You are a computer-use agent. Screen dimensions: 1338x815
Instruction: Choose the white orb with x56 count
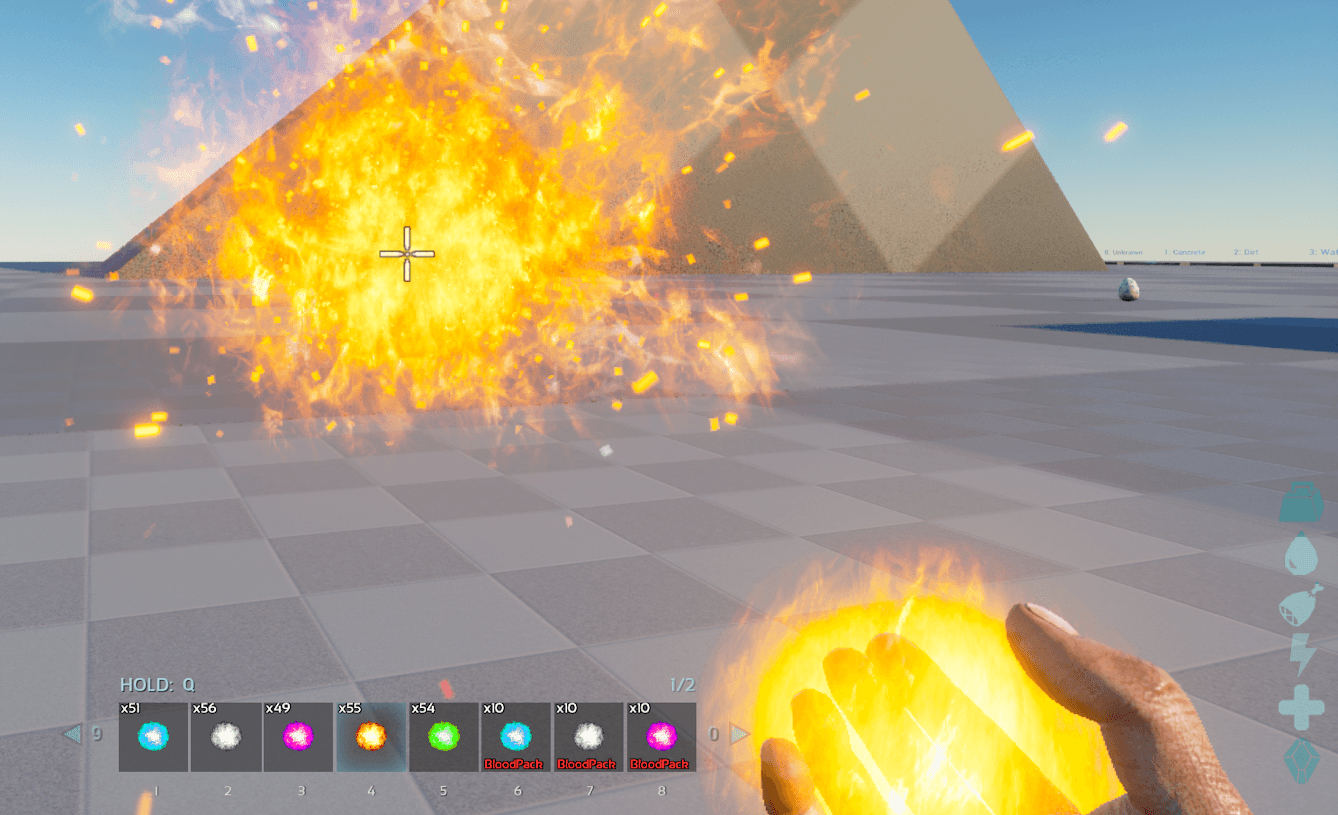point(226,737)
